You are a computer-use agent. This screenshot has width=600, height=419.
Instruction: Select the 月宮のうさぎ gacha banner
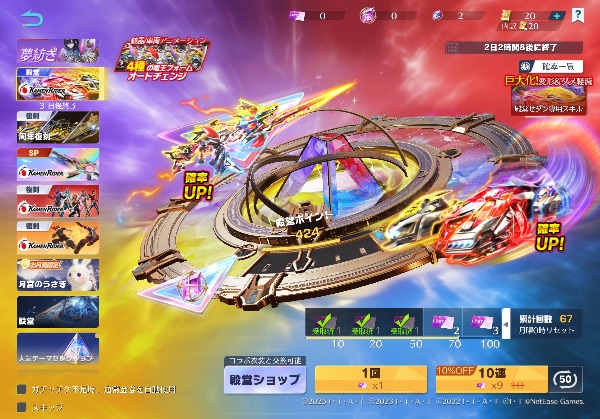pos(55,276)
